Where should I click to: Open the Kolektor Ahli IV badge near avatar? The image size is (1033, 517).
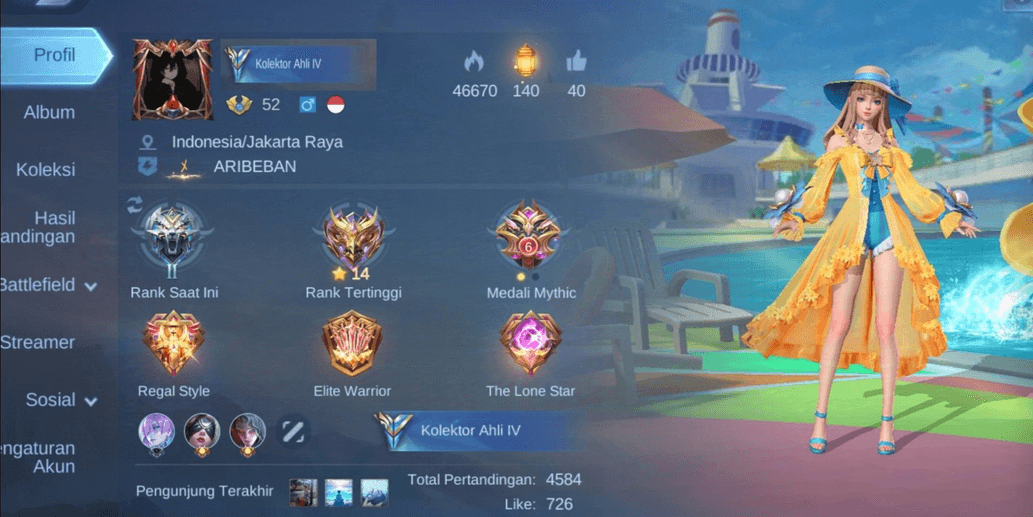[298, 65]
